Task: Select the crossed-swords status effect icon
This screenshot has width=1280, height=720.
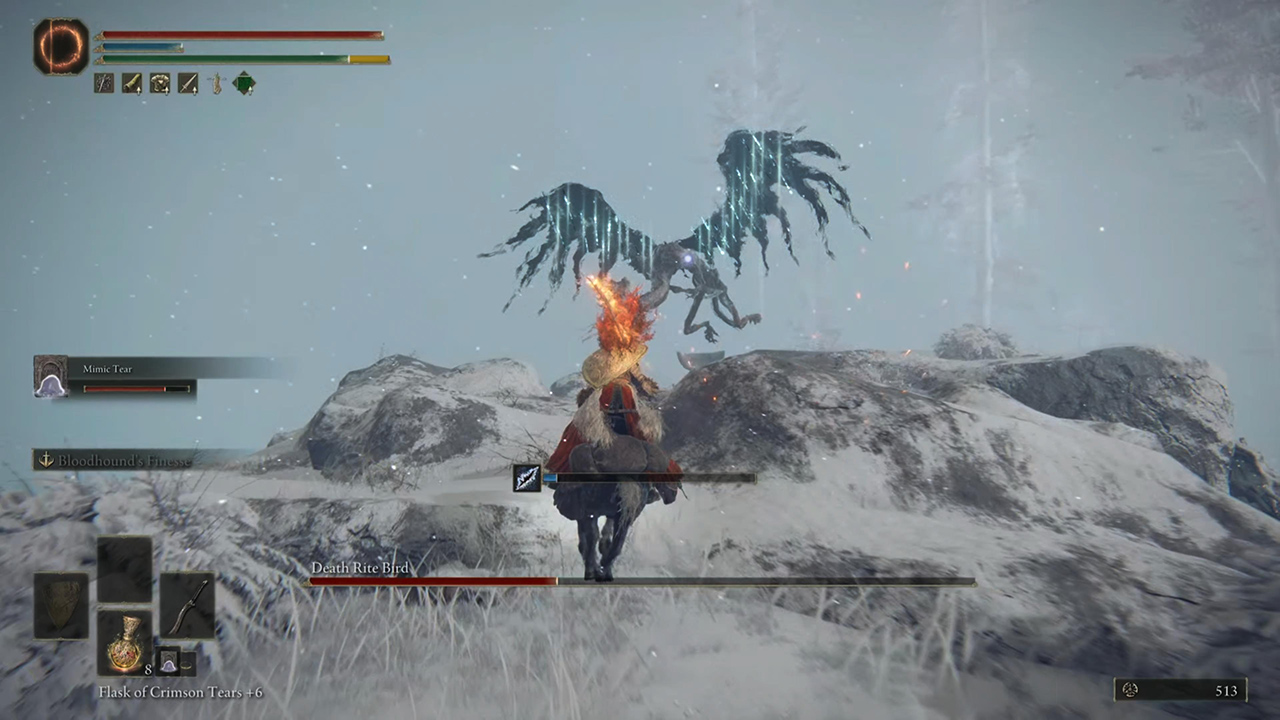Action: [x=103, y=84]
